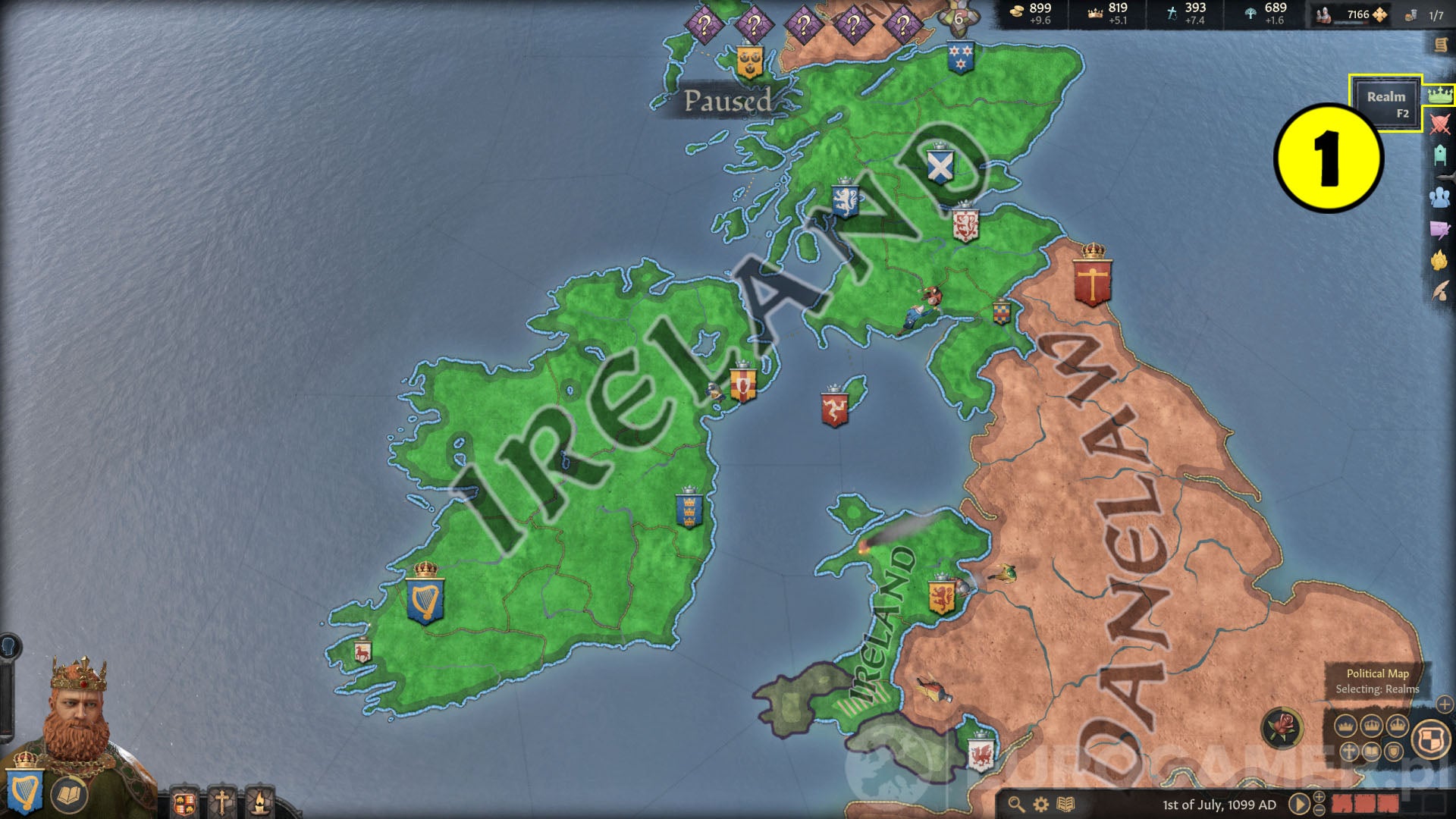Open the in-game encyclopedia book icon
The image size is (1456, 819).
[1065, 803]
